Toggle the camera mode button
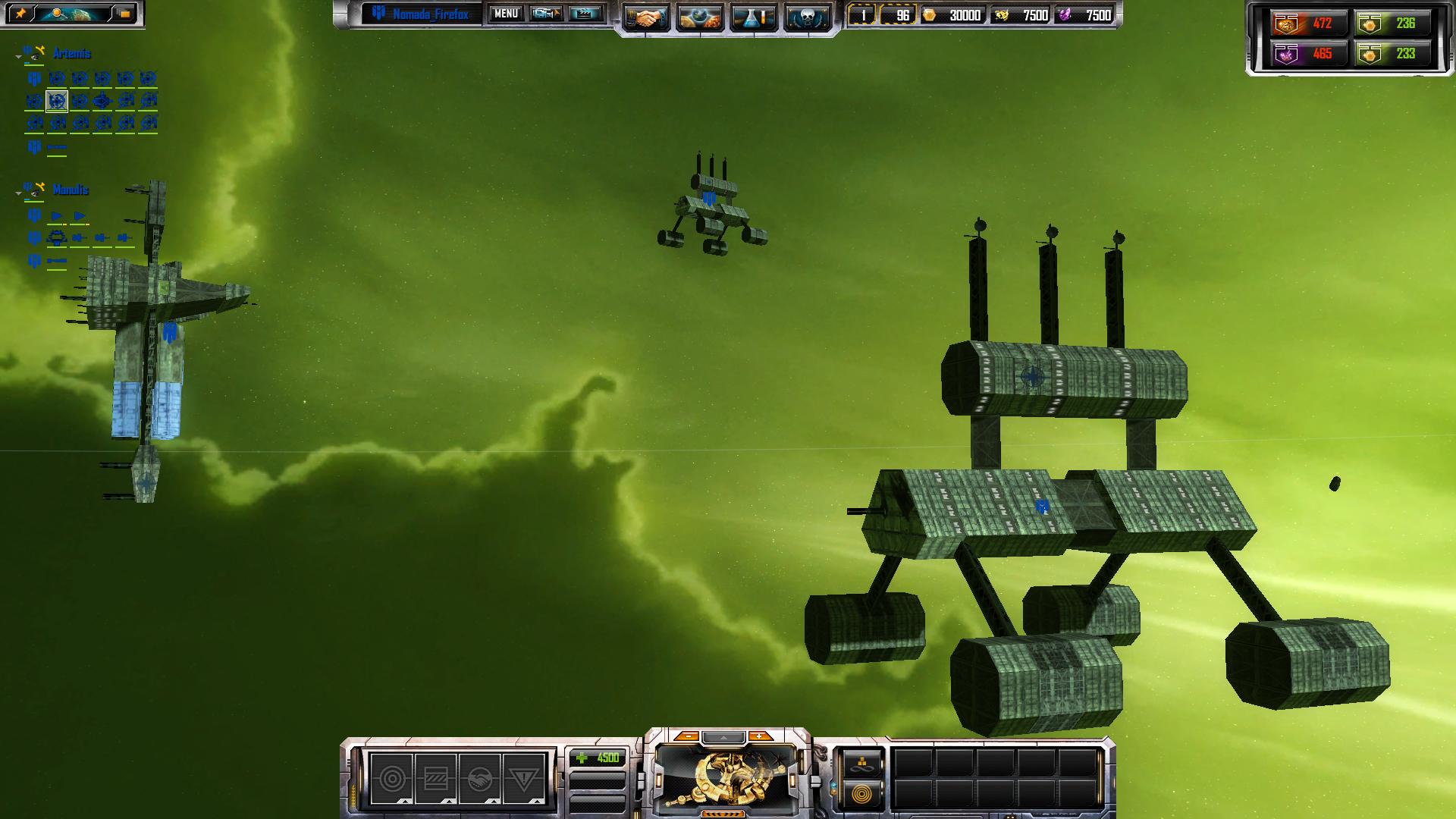This screenshot has width=1456, height=819. 546,14
